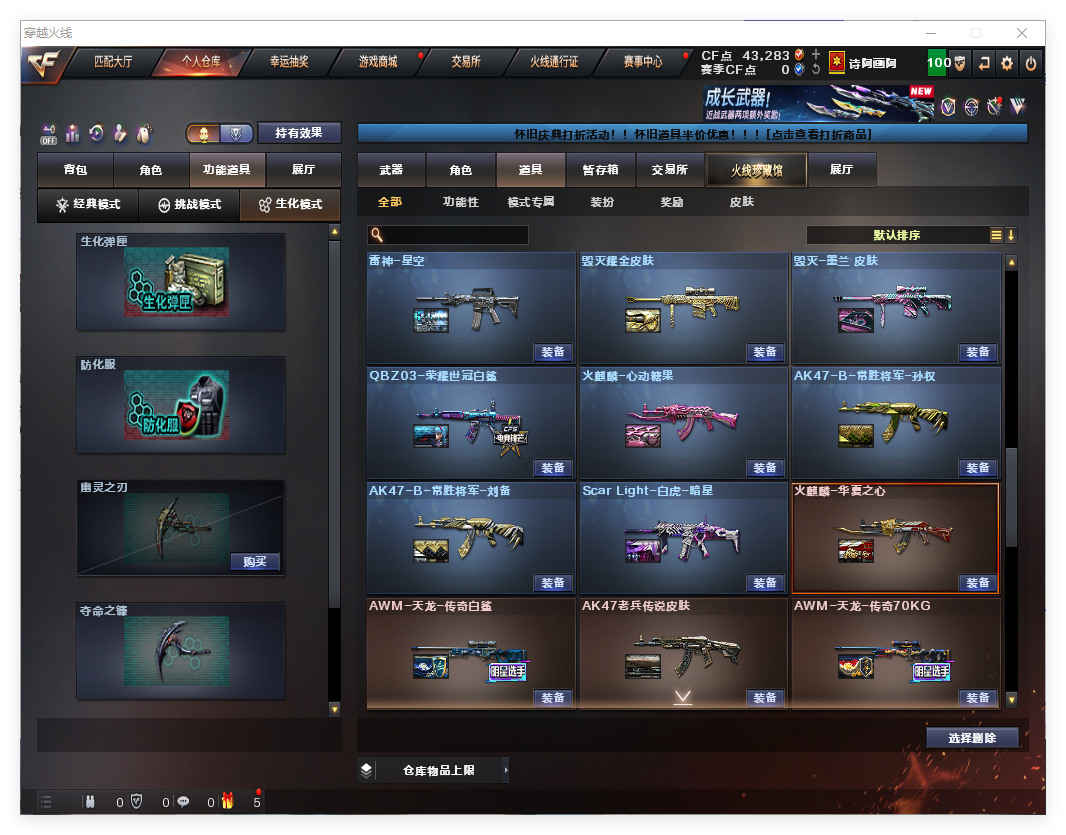Select the 背包 backpack tab
The width and height of the screenshot is (1066, 835).
coord(75,170)
